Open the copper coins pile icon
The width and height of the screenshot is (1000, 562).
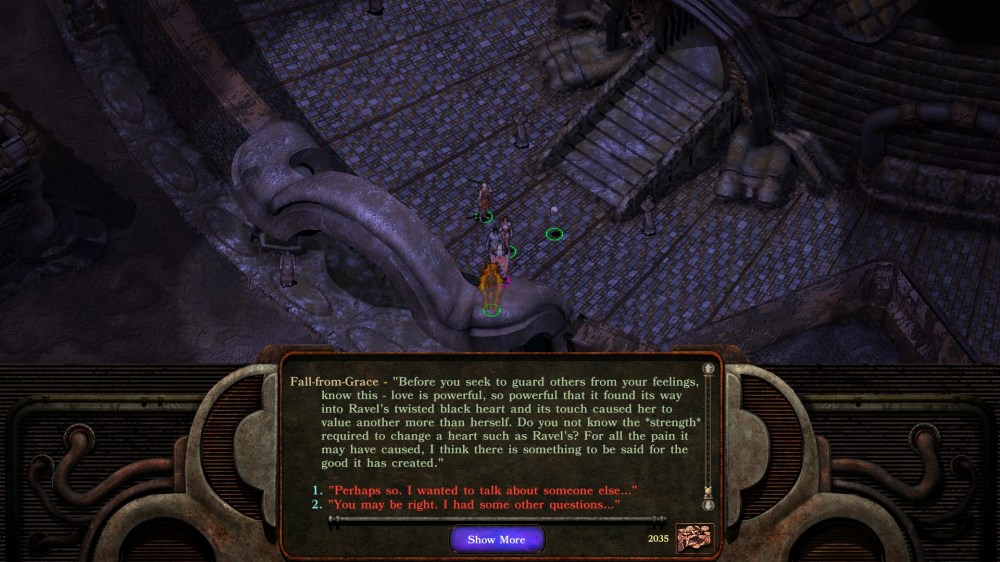[695, 538]
